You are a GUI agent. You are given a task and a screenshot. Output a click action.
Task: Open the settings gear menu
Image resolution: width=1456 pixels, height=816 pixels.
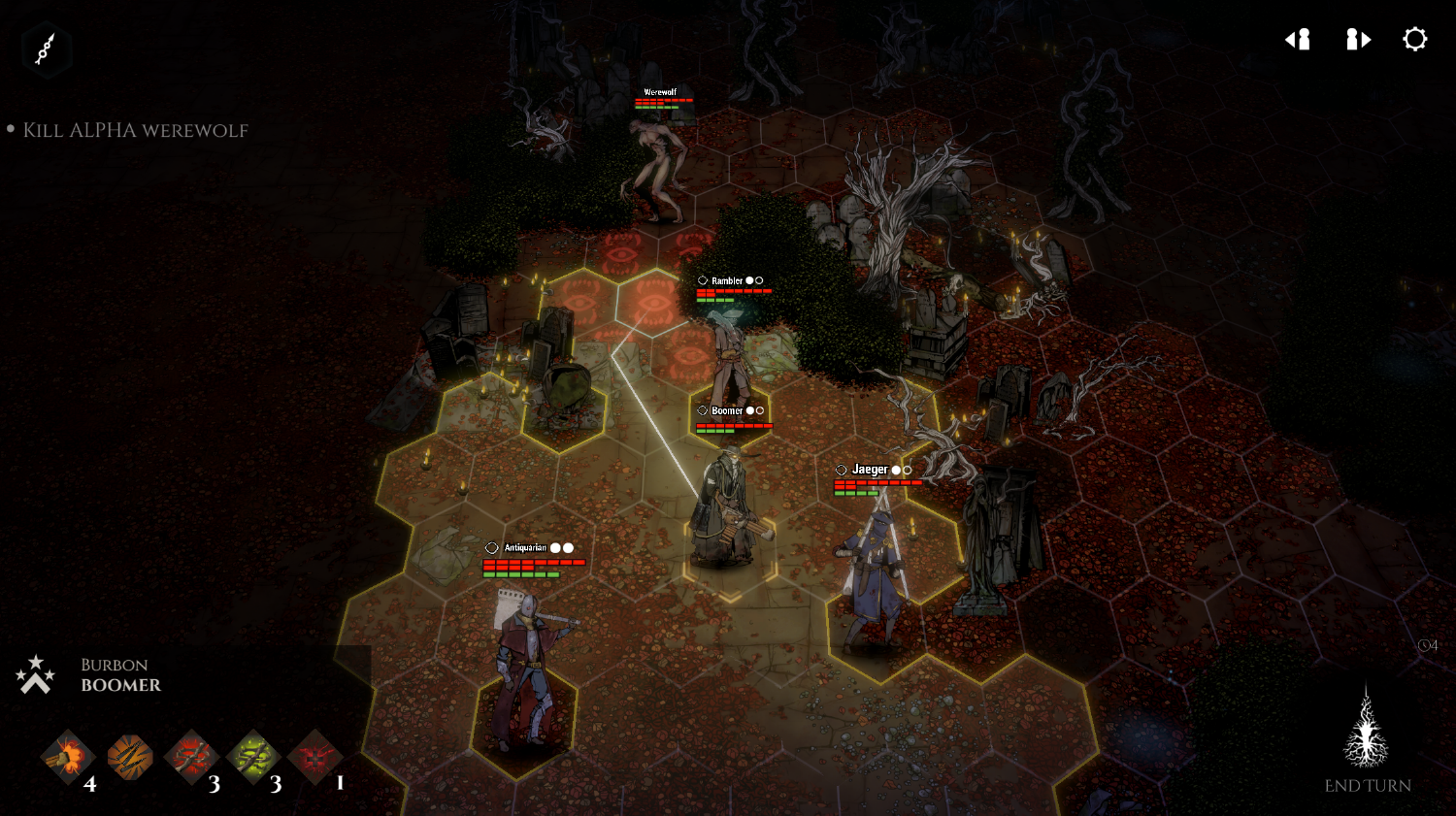(x=1415, y=39)
